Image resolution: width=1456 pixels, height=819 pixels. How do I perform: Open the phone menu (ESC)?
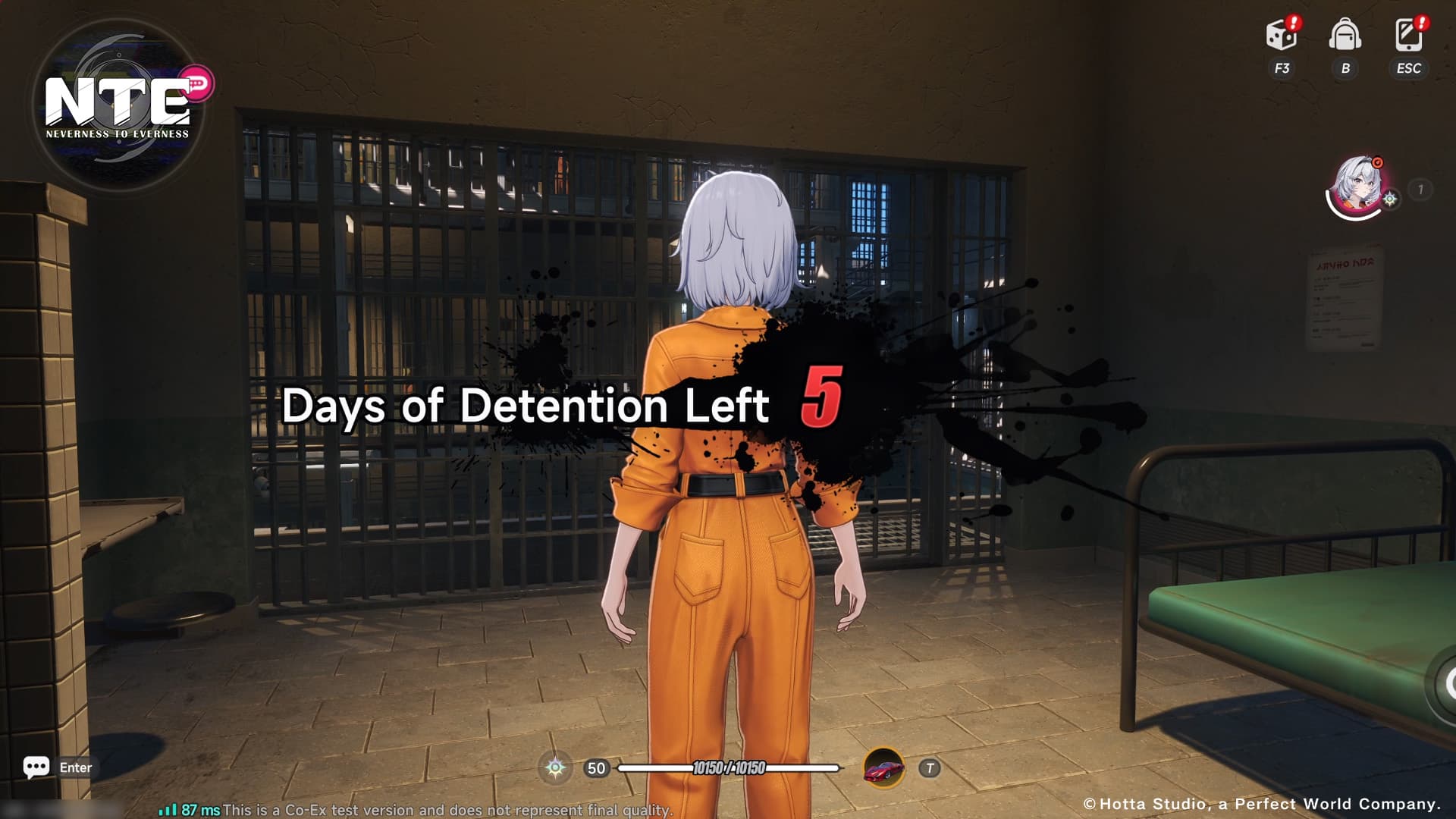(x=1407, y=36)
